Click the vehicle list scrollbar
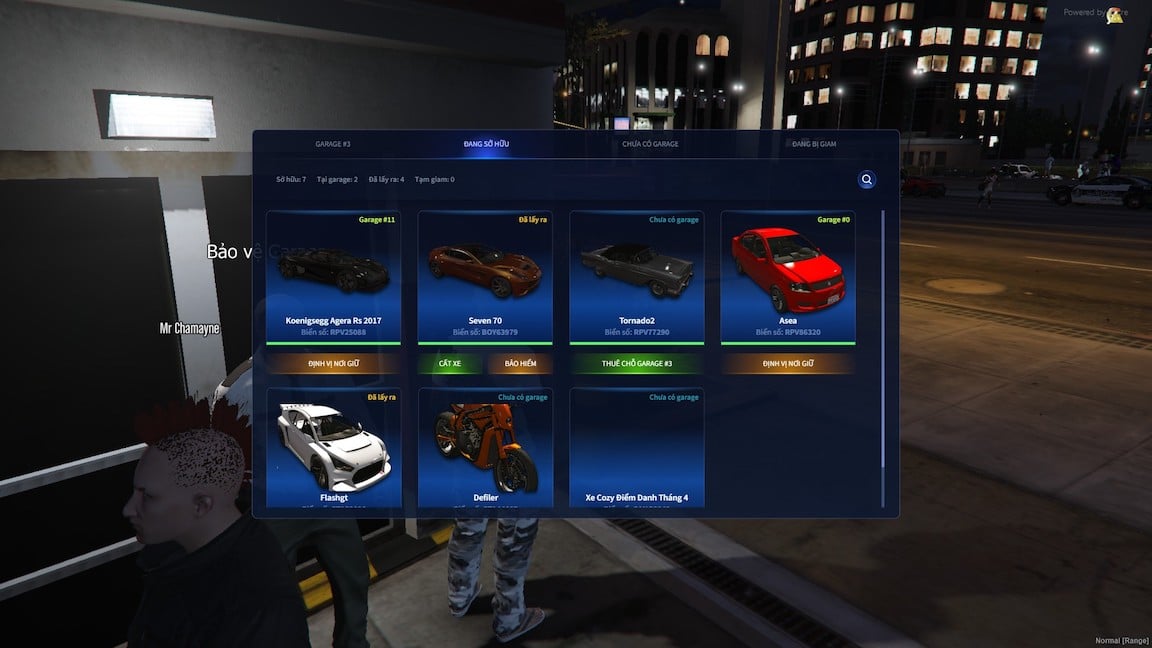 (x=883, y=340)
